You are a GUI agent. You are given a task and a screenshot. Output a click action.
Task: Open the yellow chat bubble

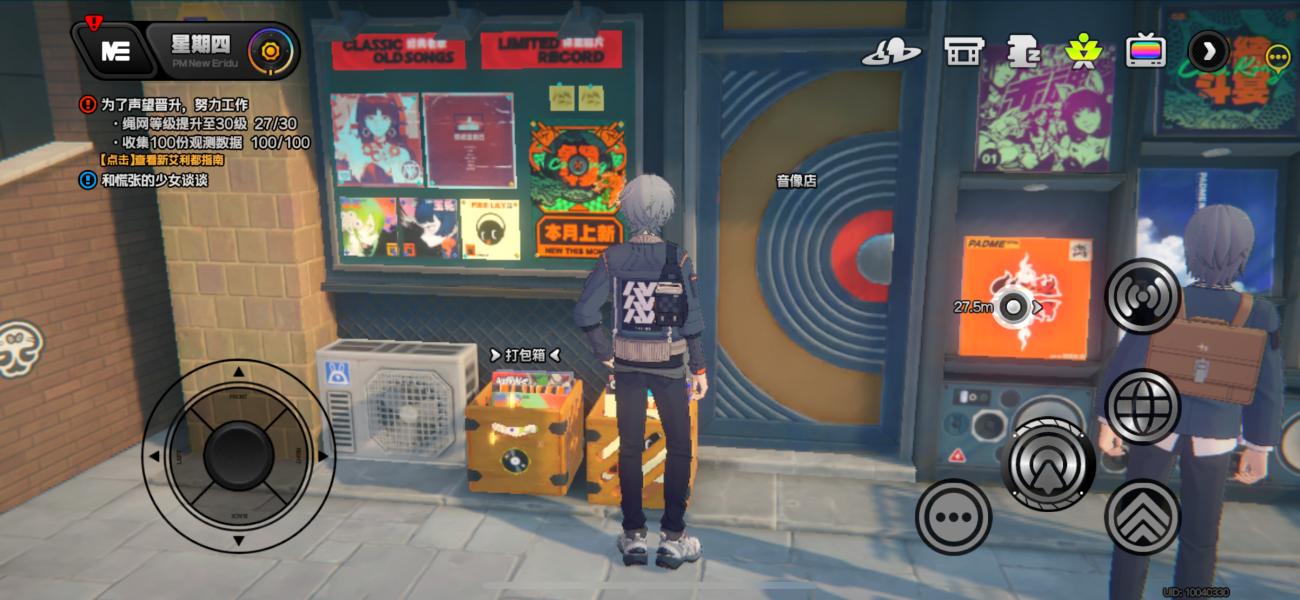pyautogui.click(x=1277, y=57)
